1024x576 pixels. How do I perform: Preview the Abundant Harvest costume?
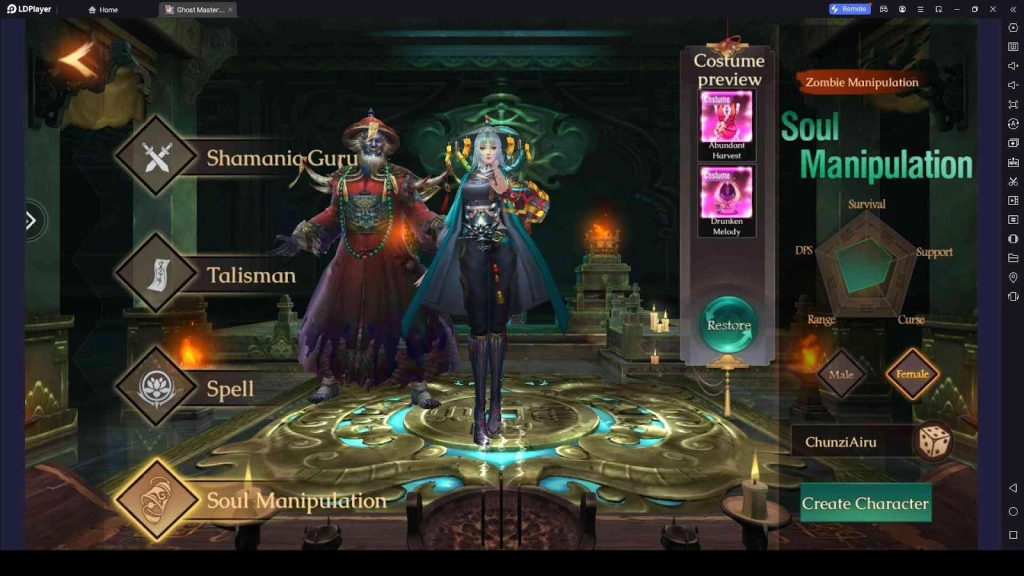tap(726, 118)
